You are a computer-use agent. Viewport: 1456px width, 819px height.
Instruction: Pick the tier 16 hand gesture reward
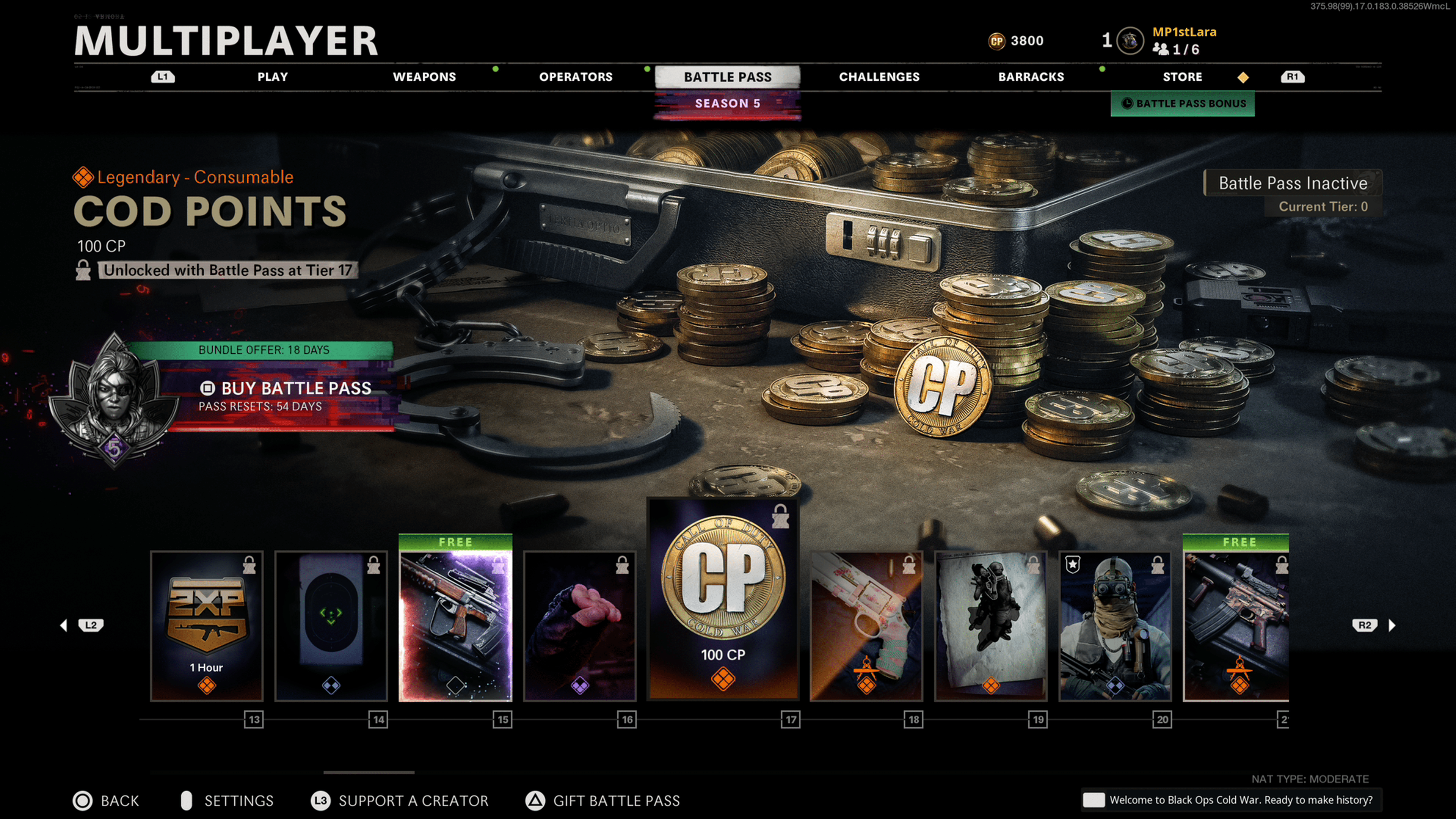click(x=580, y=626)
